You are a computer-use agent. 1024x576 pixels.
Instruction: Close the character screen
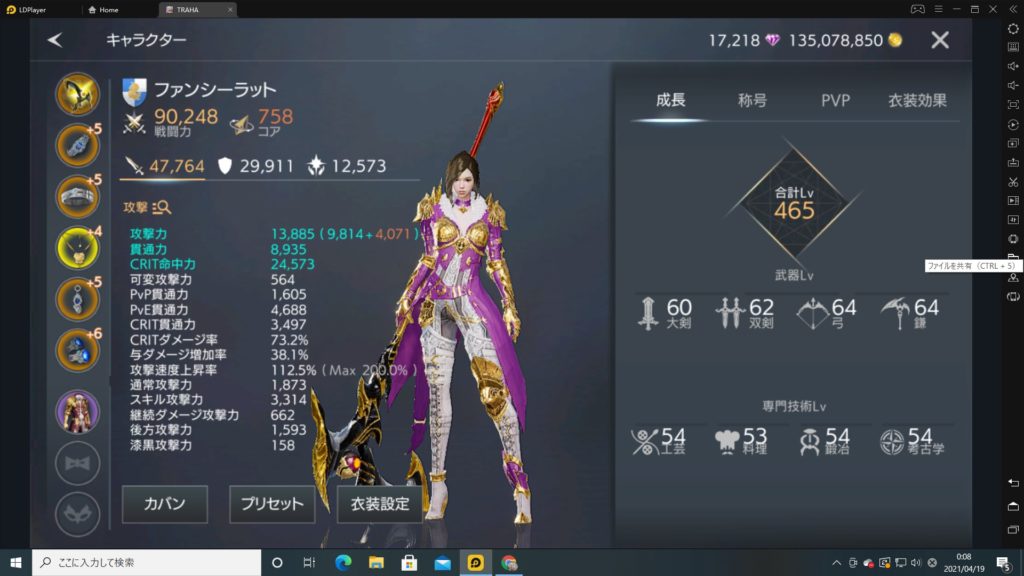[940, 40]
